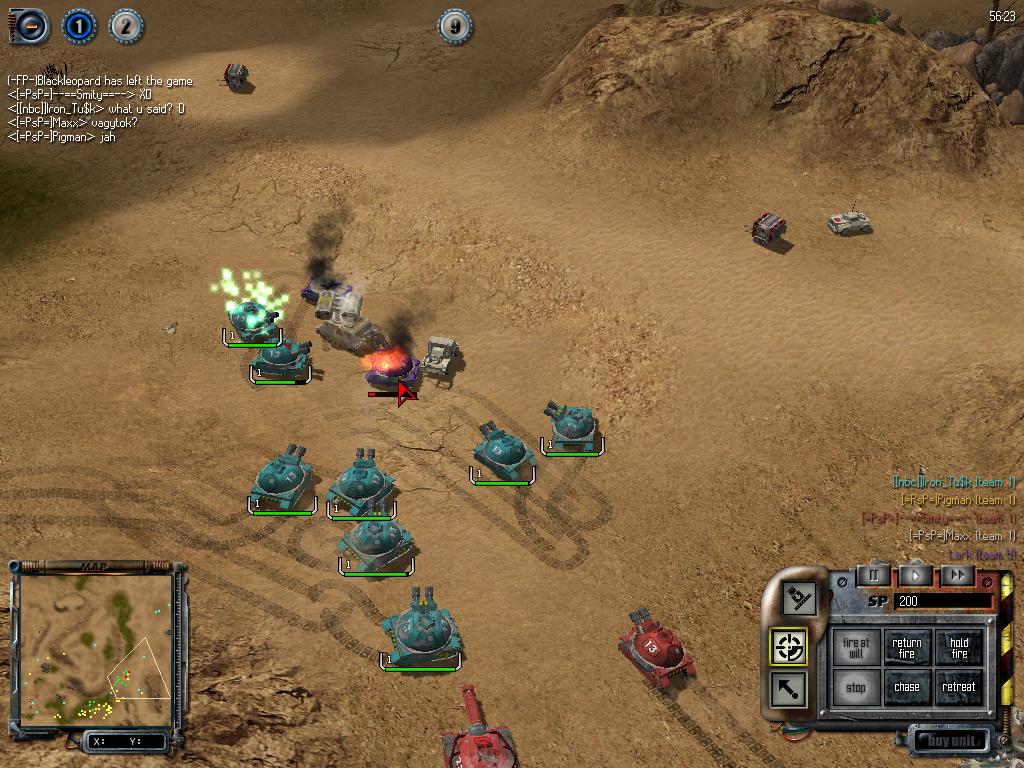This screenshot has width=1024, height=768.
Task: Order selected units to retreat
Action: [x=959, y=688]
